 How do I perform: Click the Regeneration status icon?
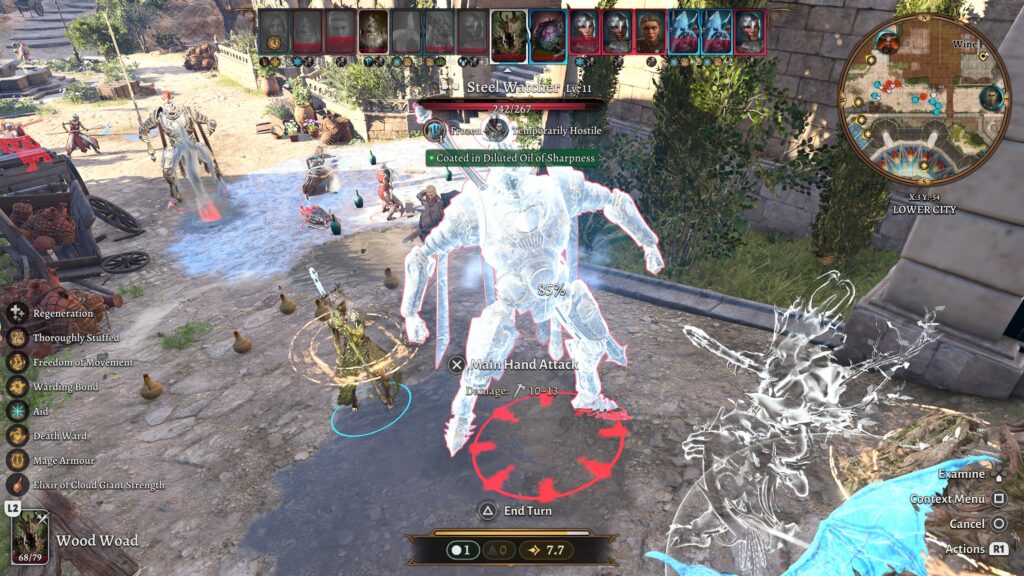pyautogui.click(x=17, y=313)
